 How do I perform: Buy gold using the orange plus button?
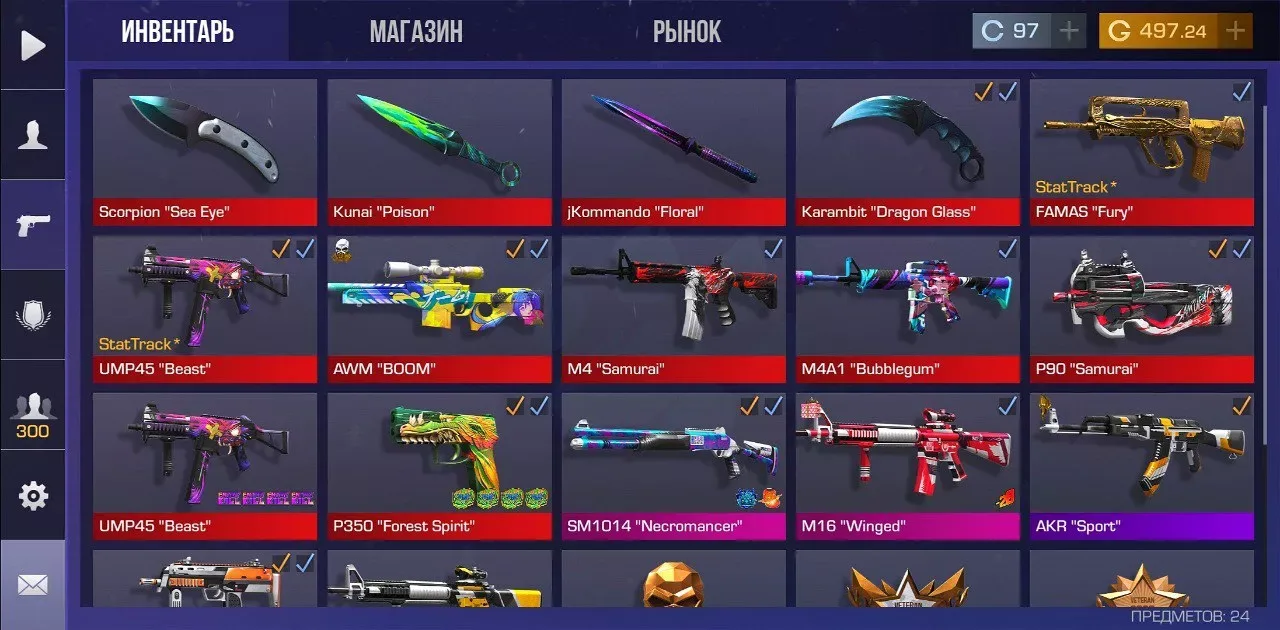(x=1236, y=31)
